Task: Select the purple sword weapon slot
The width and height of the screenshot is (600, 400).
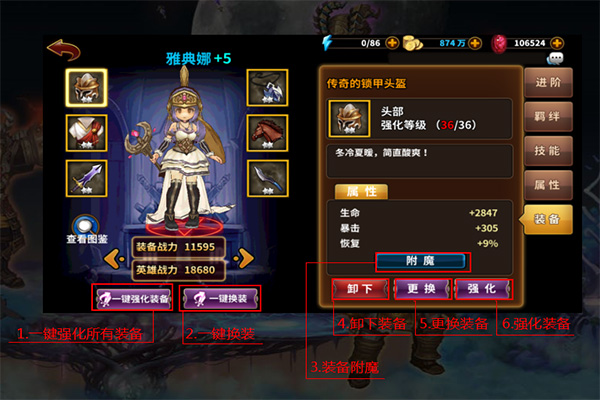Action: coord(86,177)
